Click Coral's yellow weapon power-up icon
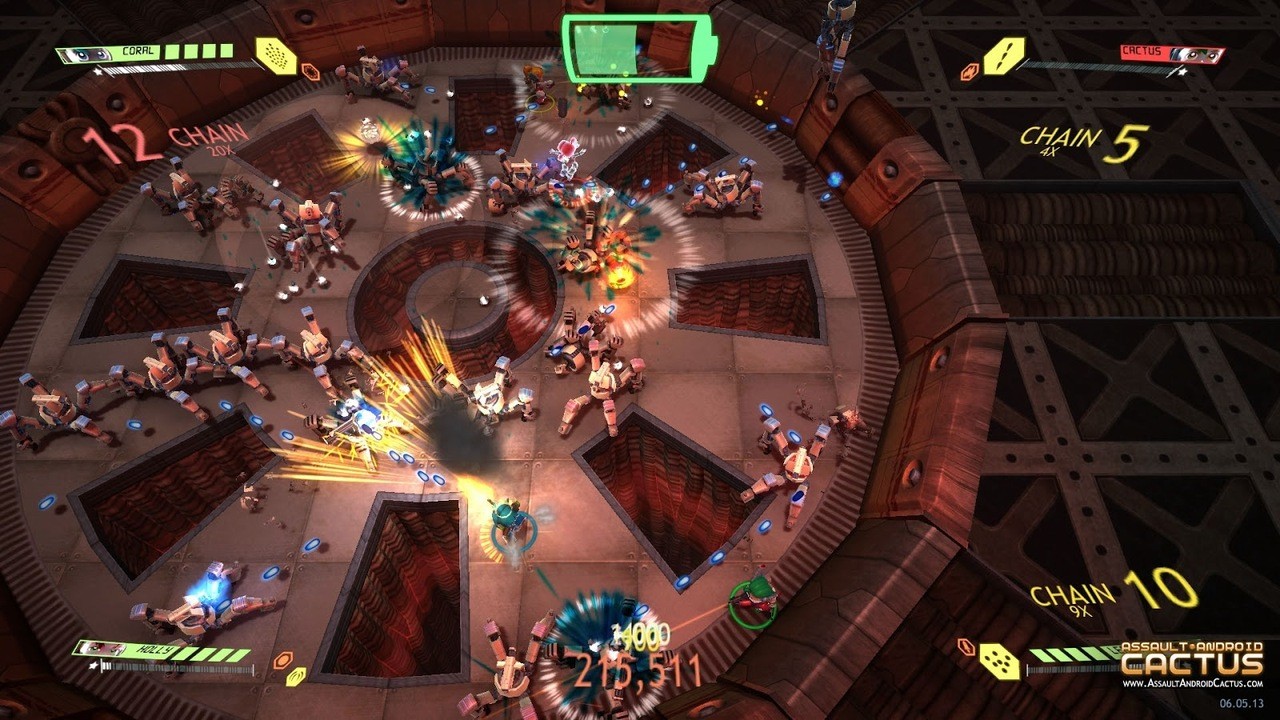The width and height of the screenshot is (1280, 720). [x=276, y=56]
